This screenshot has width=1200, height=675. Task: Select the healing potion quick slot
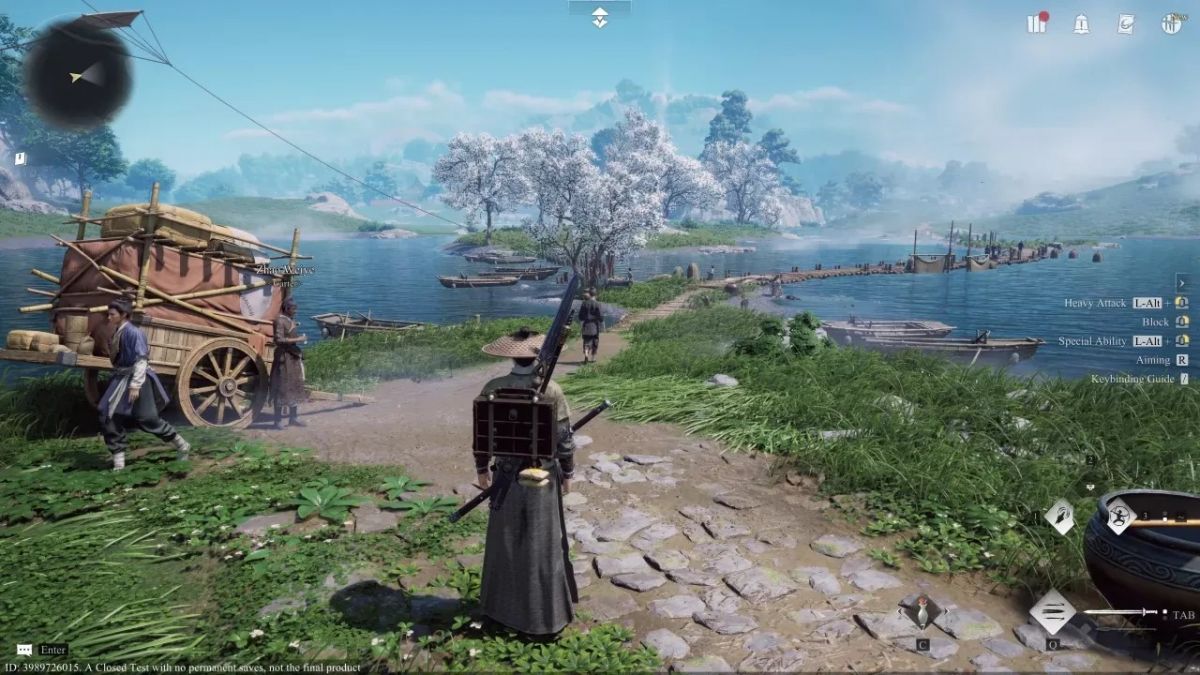tap(922, 611)
